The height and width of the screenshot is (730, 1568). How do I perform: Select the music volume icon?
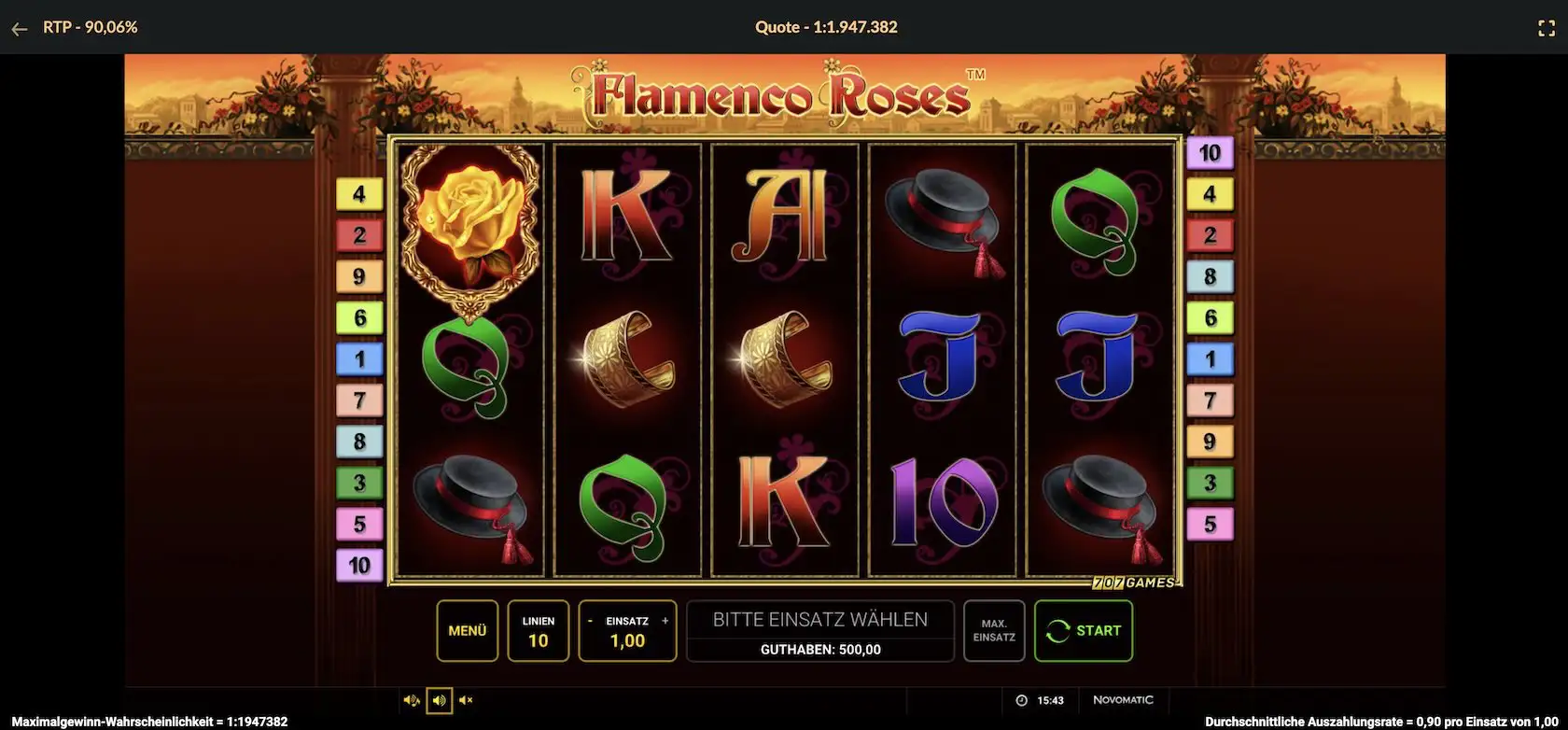coord(411,700)
